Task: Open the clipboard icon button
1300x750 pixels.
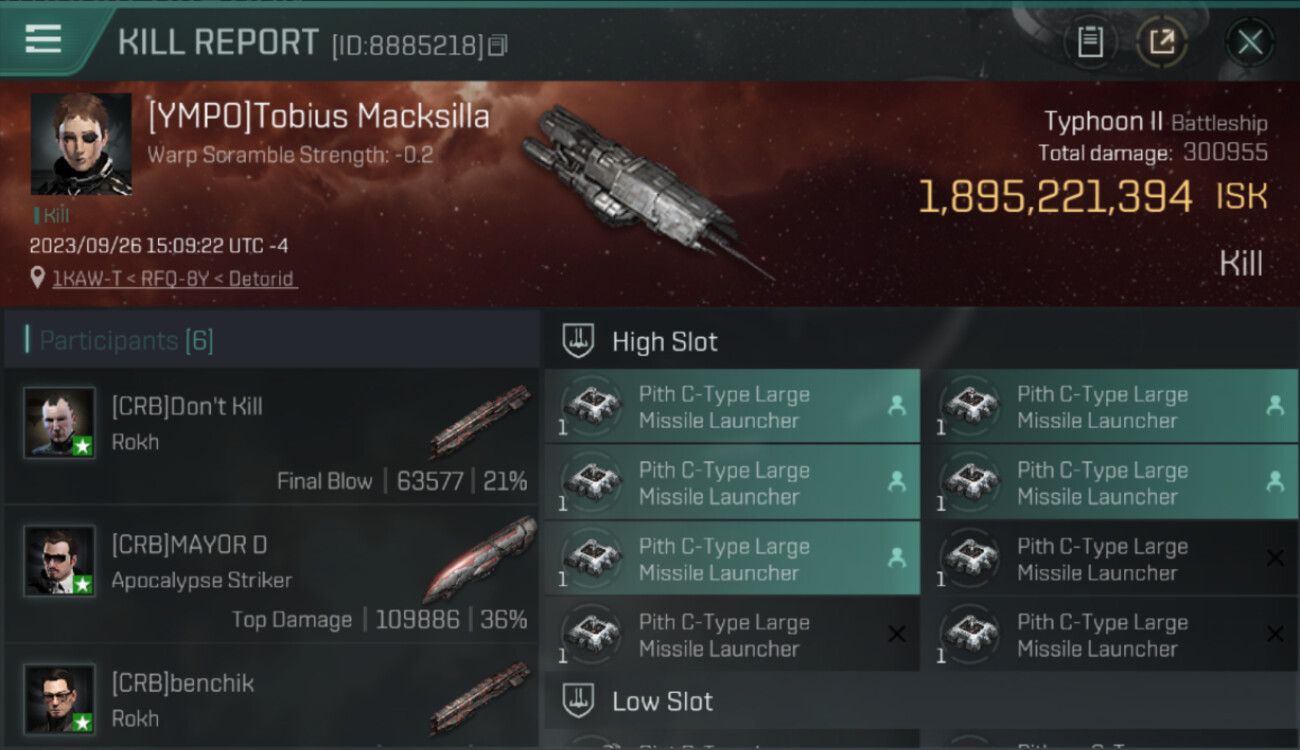Action: click(1090, 42)
